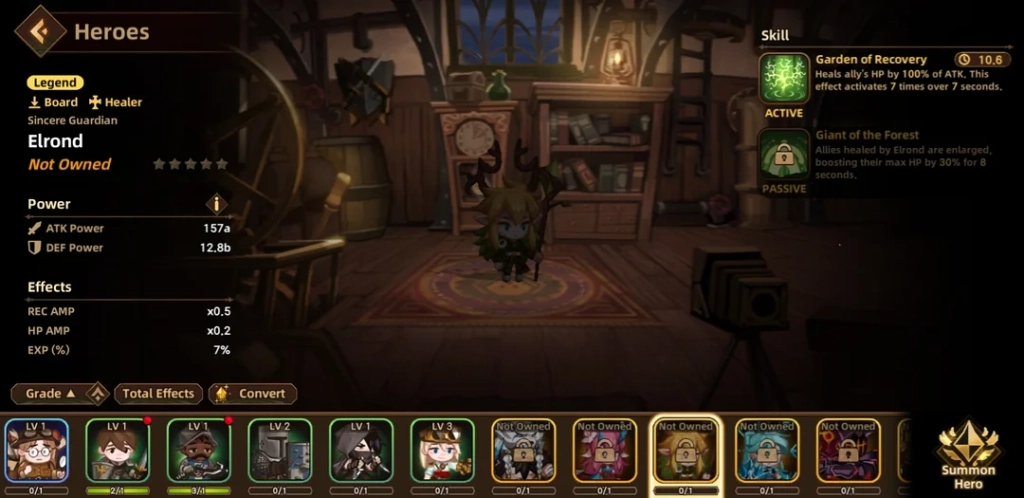Choose the dark-hooded LV 1 hero portrait
Screen dimensions: 1024x498
pyautogui.click(x=361, y=450)
